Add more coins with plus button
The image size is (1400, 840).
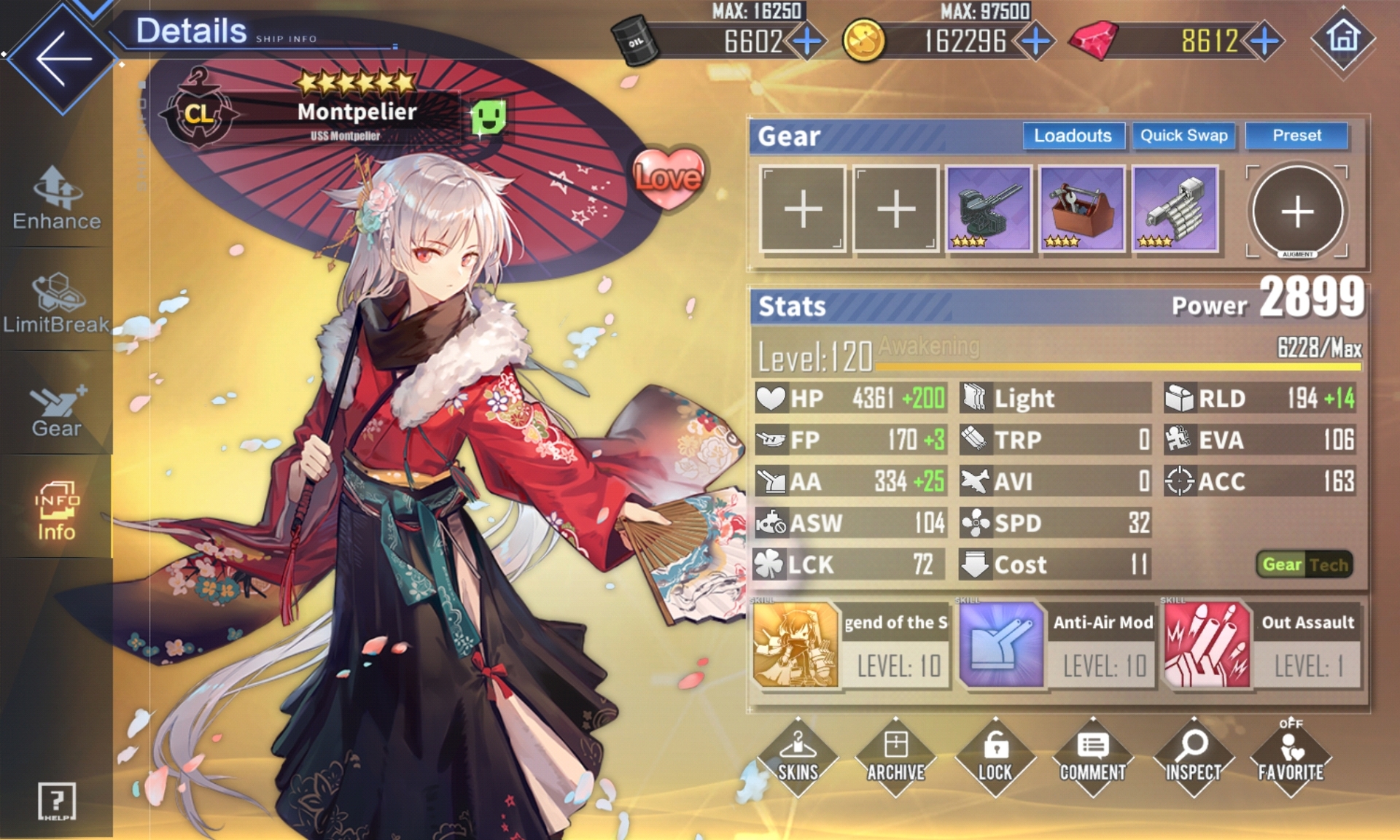click(1035, 41)
